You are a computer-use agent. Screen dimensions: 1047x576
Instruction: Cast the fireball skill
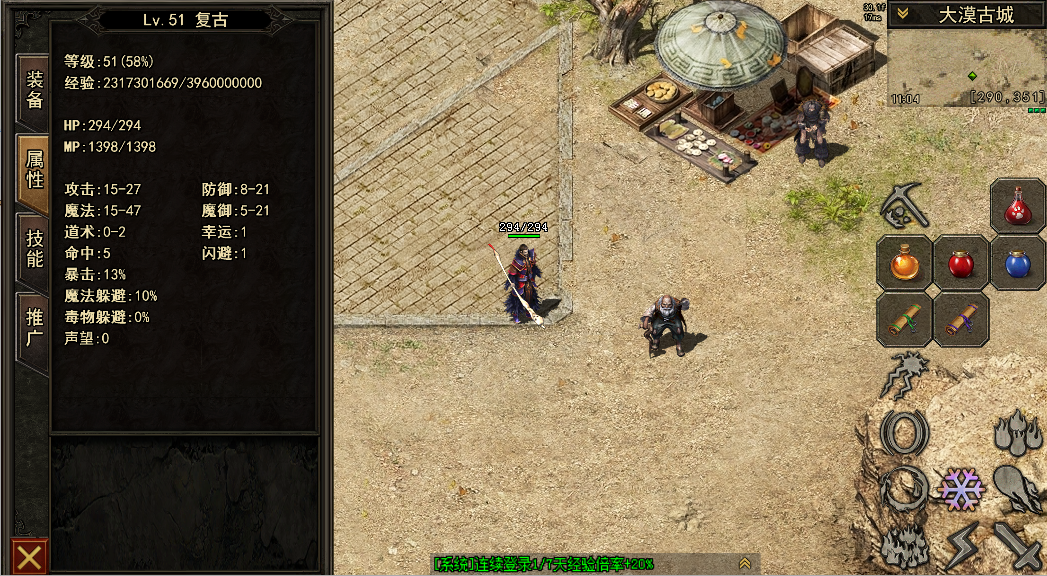[1018, 489]
